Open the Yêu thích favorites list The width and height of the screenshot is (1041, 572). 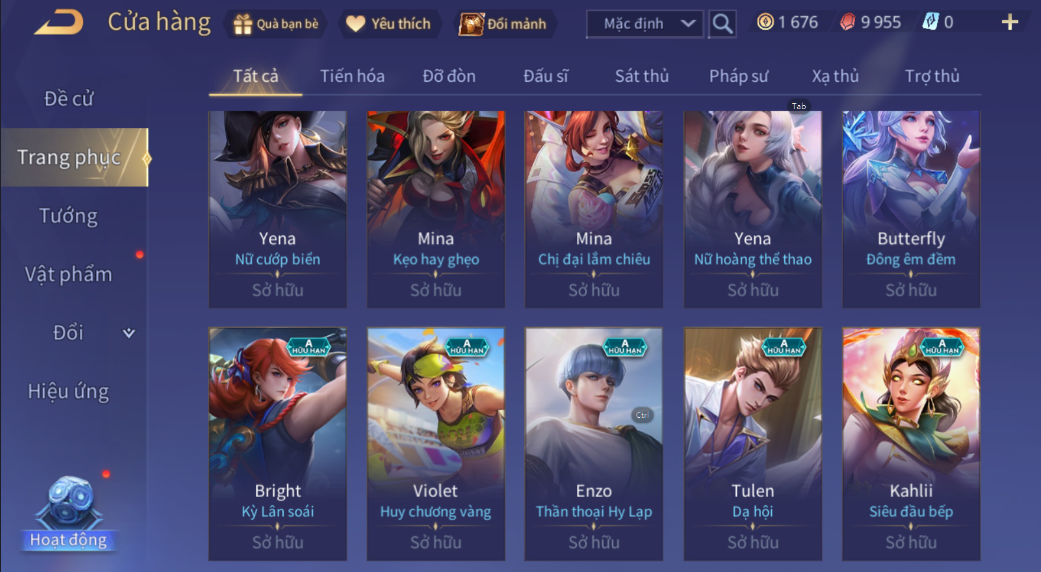pos(388,24)
